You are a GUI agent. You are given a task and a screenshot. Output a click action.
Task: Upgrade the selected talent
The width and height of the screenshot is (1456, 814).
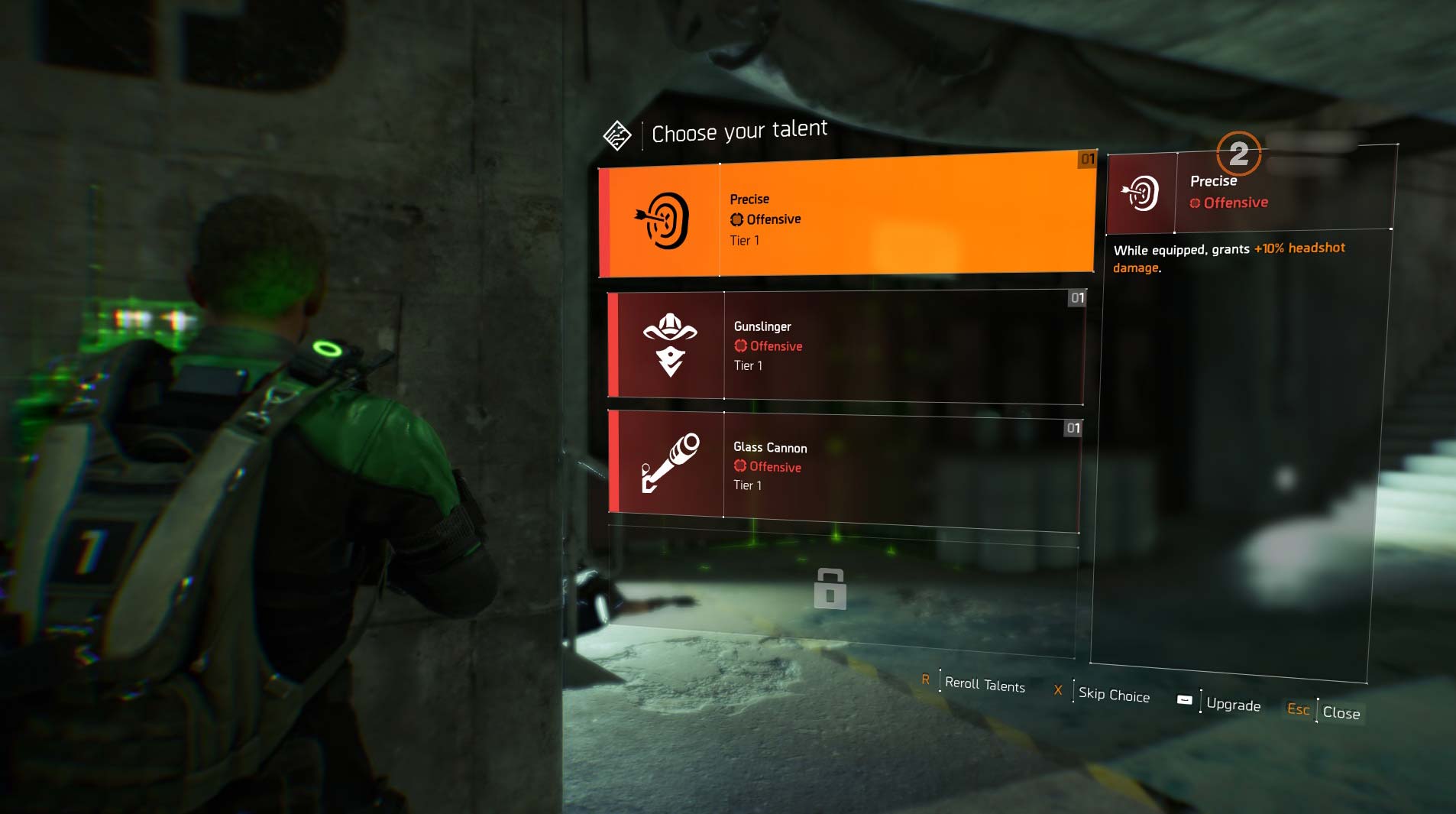(x=1232, y=704)
